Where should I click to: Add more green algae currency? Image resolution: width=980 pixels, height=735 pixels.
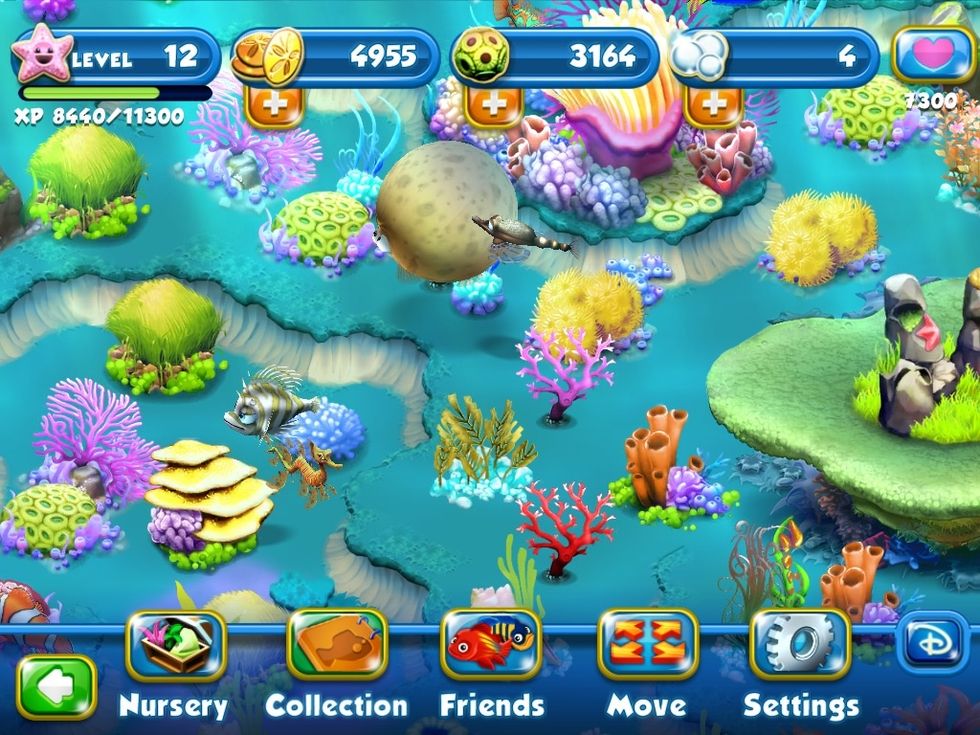click(494, 106)
